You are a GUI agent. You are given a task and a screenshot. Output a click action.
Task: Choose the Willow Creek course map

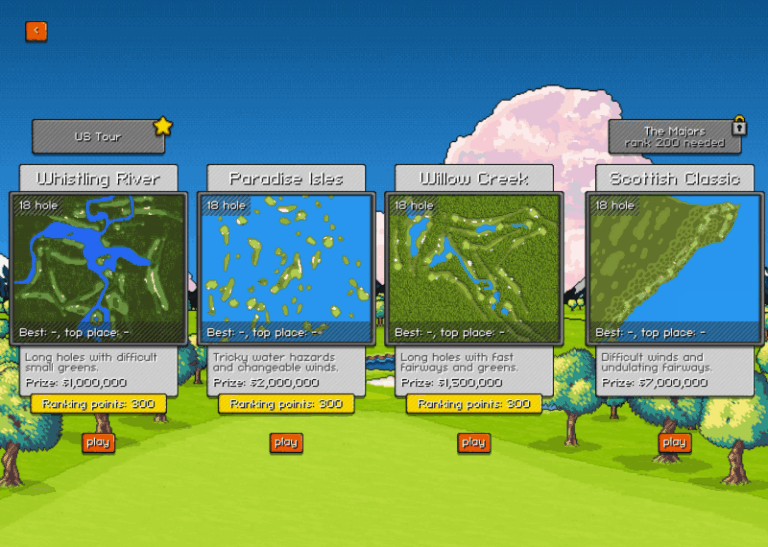[474, 268]
